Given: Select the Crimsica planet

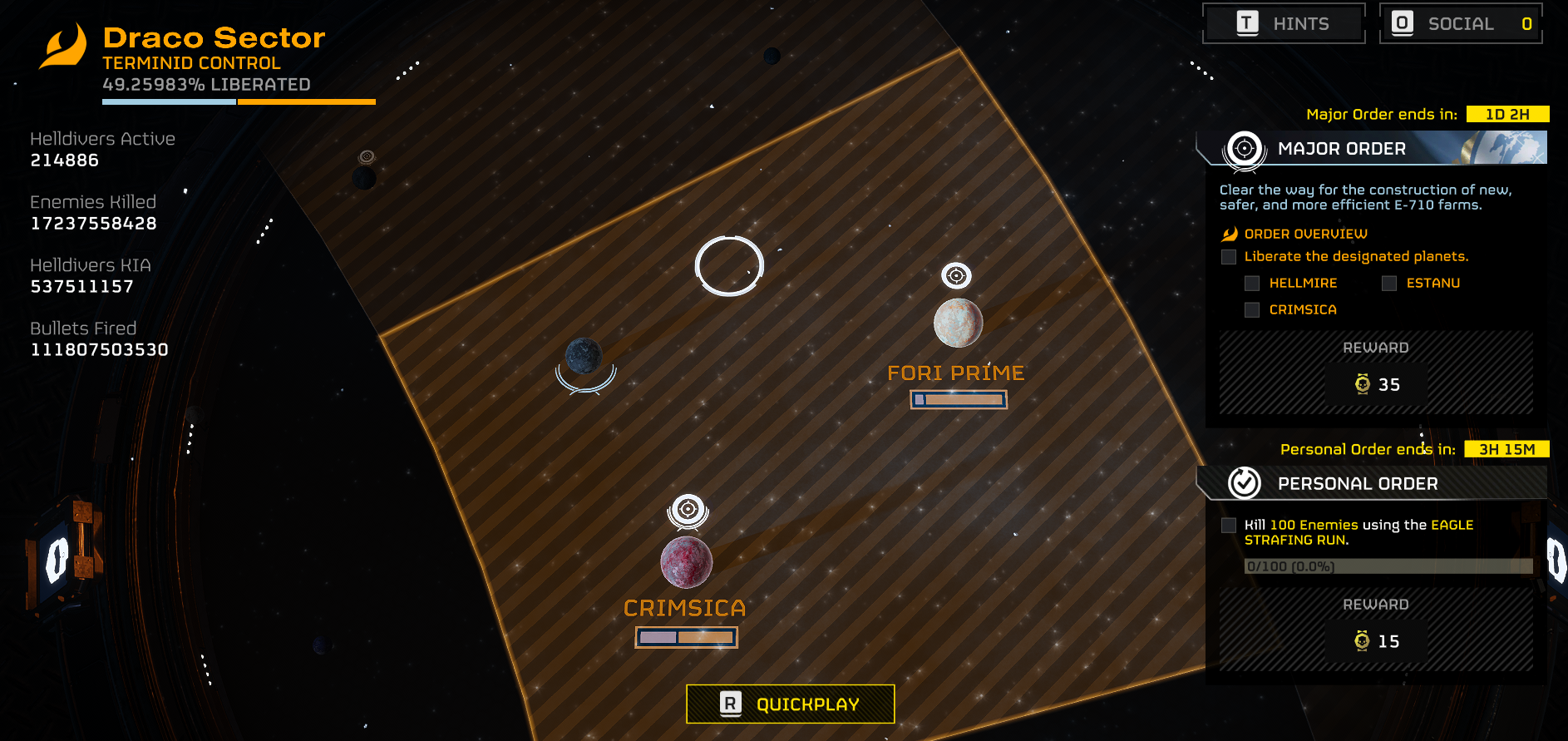Looking at the screenshot, I should coord(686,562).
